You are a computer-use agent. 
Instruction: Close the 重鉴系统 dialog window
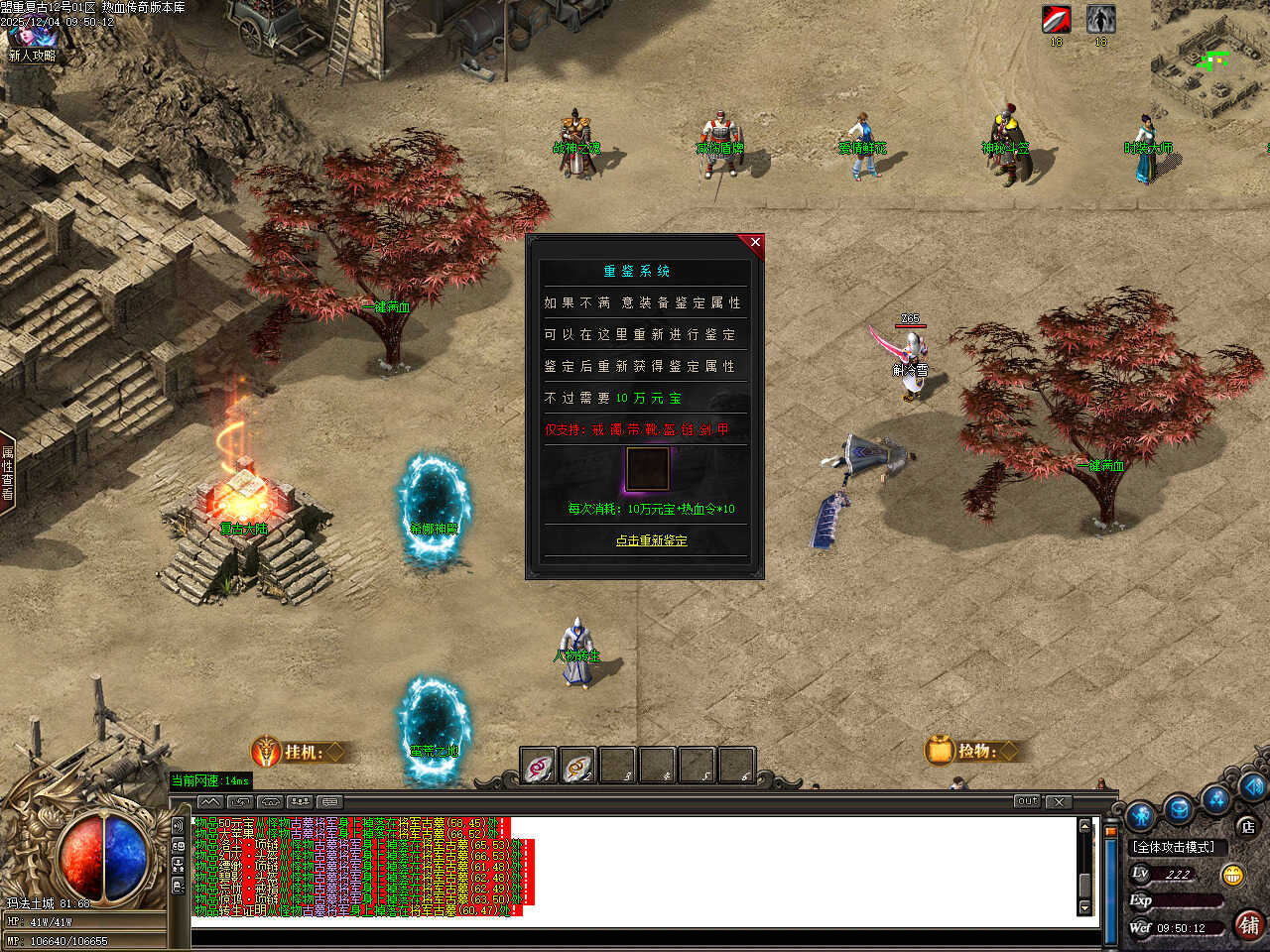(755, 242)
